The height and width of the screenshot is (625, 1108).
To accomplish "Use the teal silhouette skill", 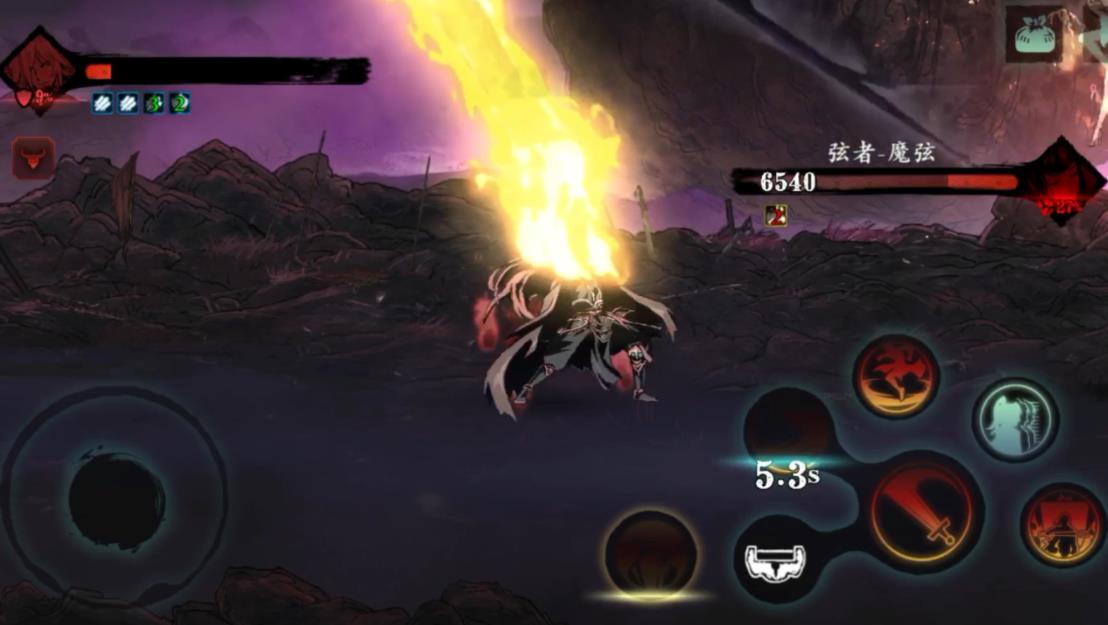I will (1015, 419).
